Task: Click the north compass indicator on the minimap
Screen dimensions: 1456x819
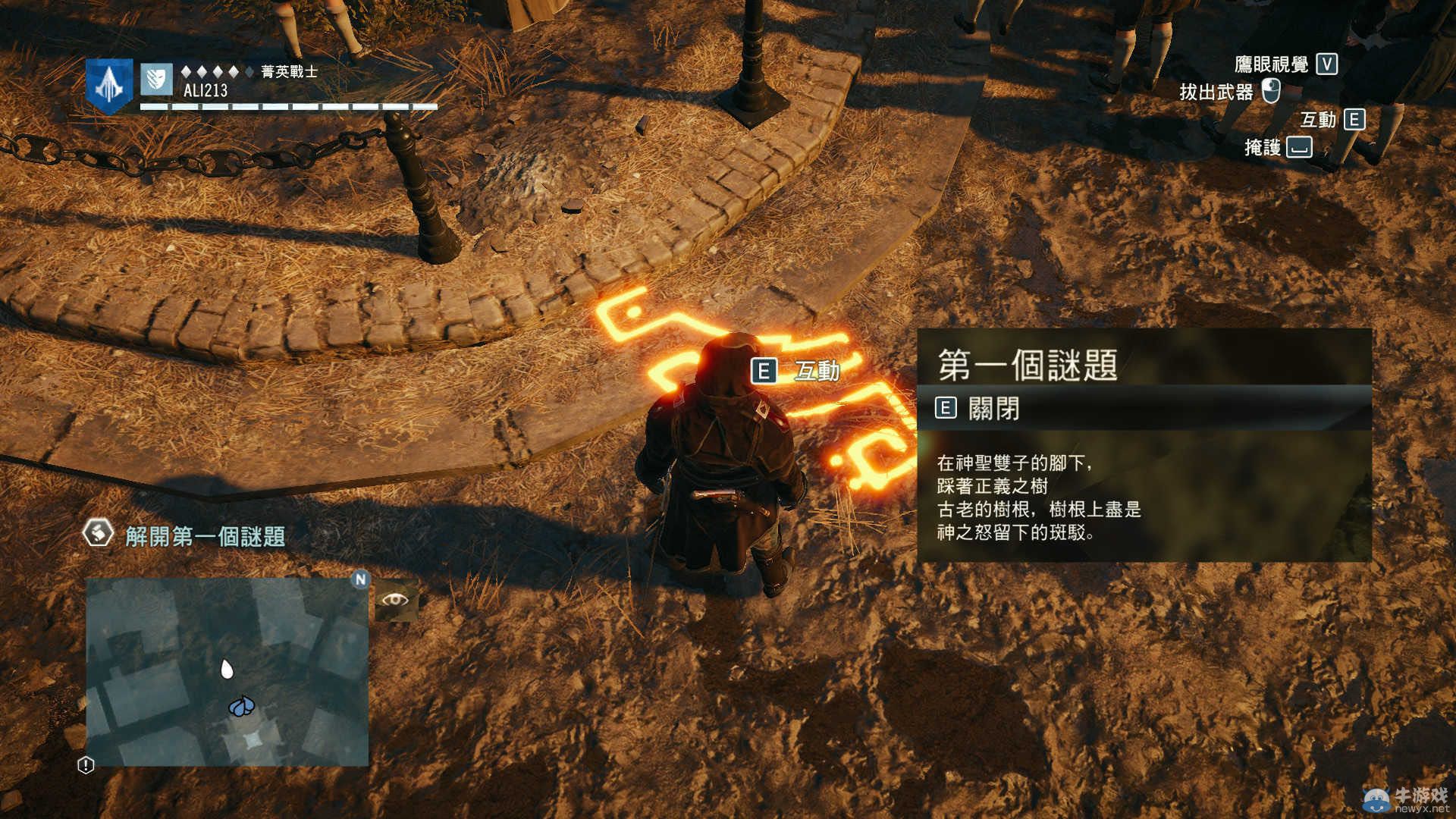Action: [360, 580]
